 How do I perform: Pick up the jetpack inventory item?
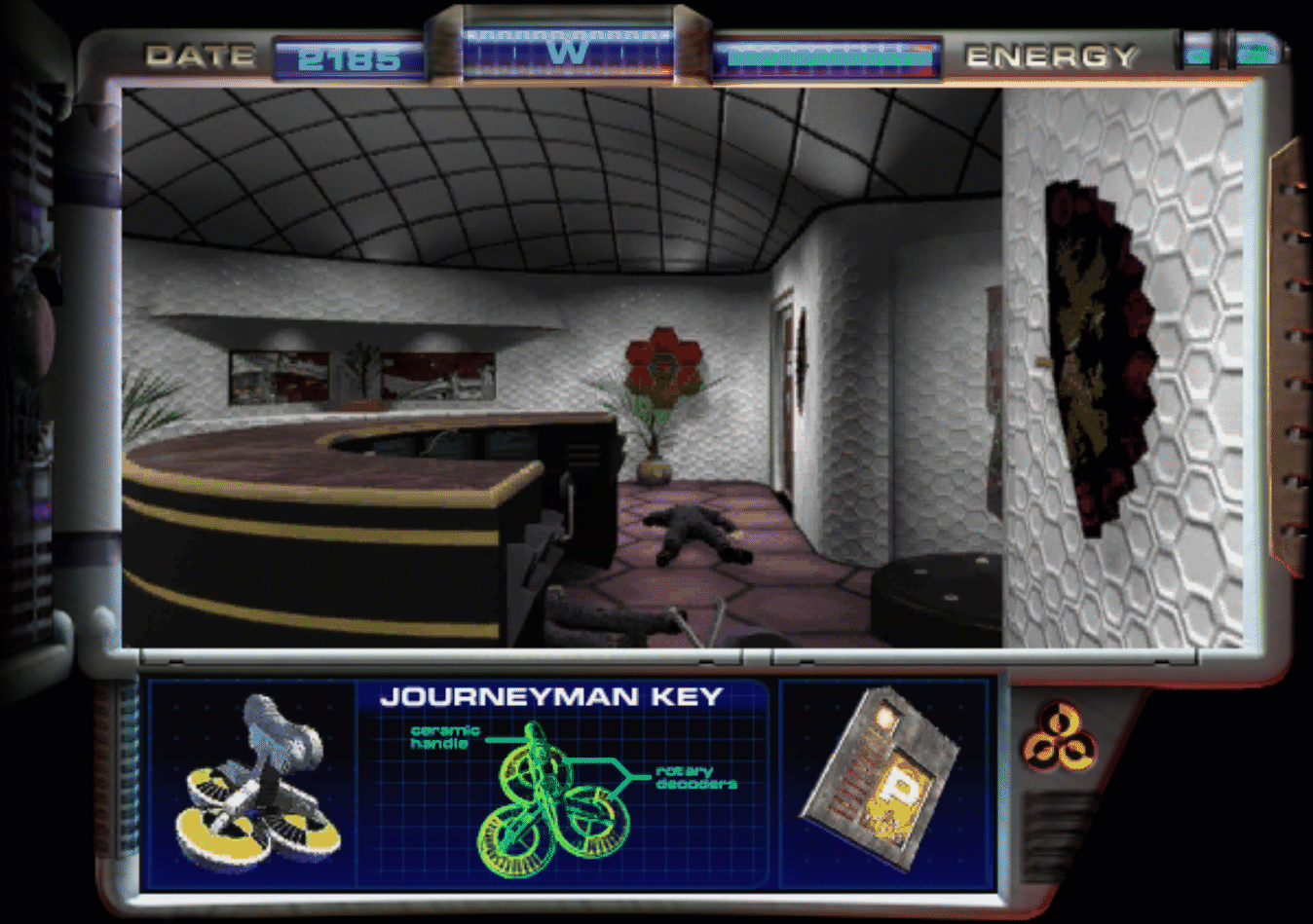[x=258, y=779]
